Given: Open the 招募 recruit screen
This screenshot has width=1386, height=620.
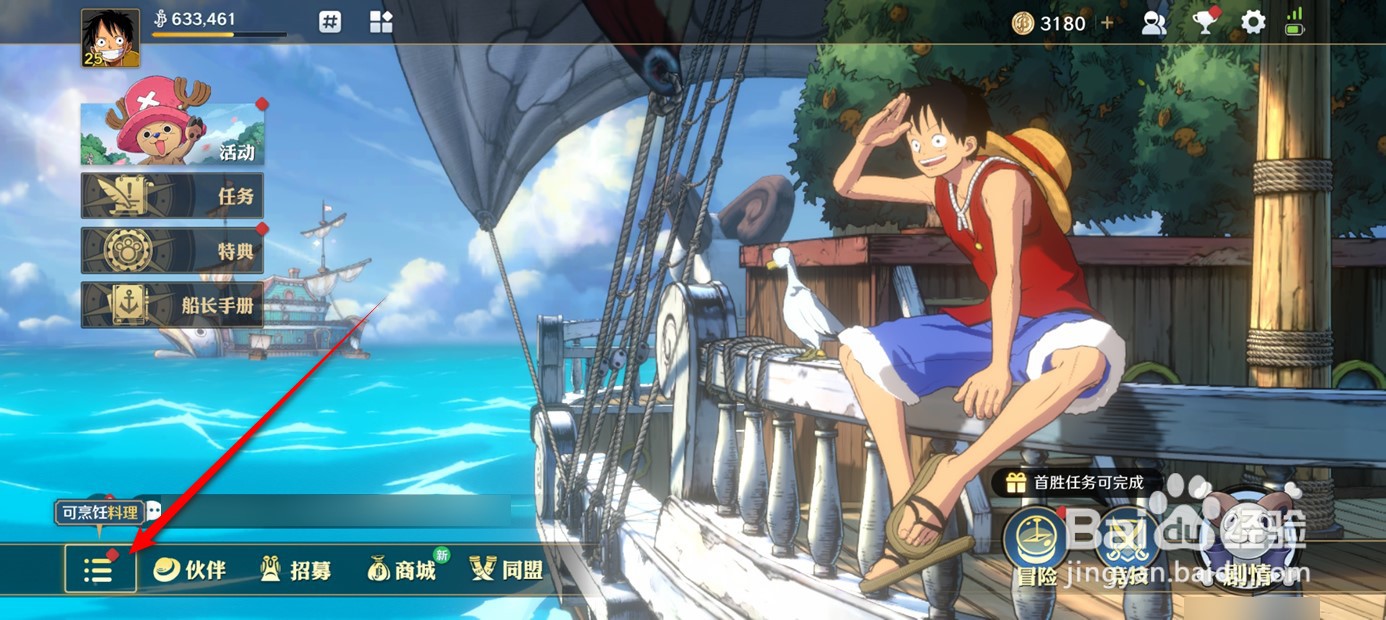Looking at the screenshot, I should click(x=295, y=570).
